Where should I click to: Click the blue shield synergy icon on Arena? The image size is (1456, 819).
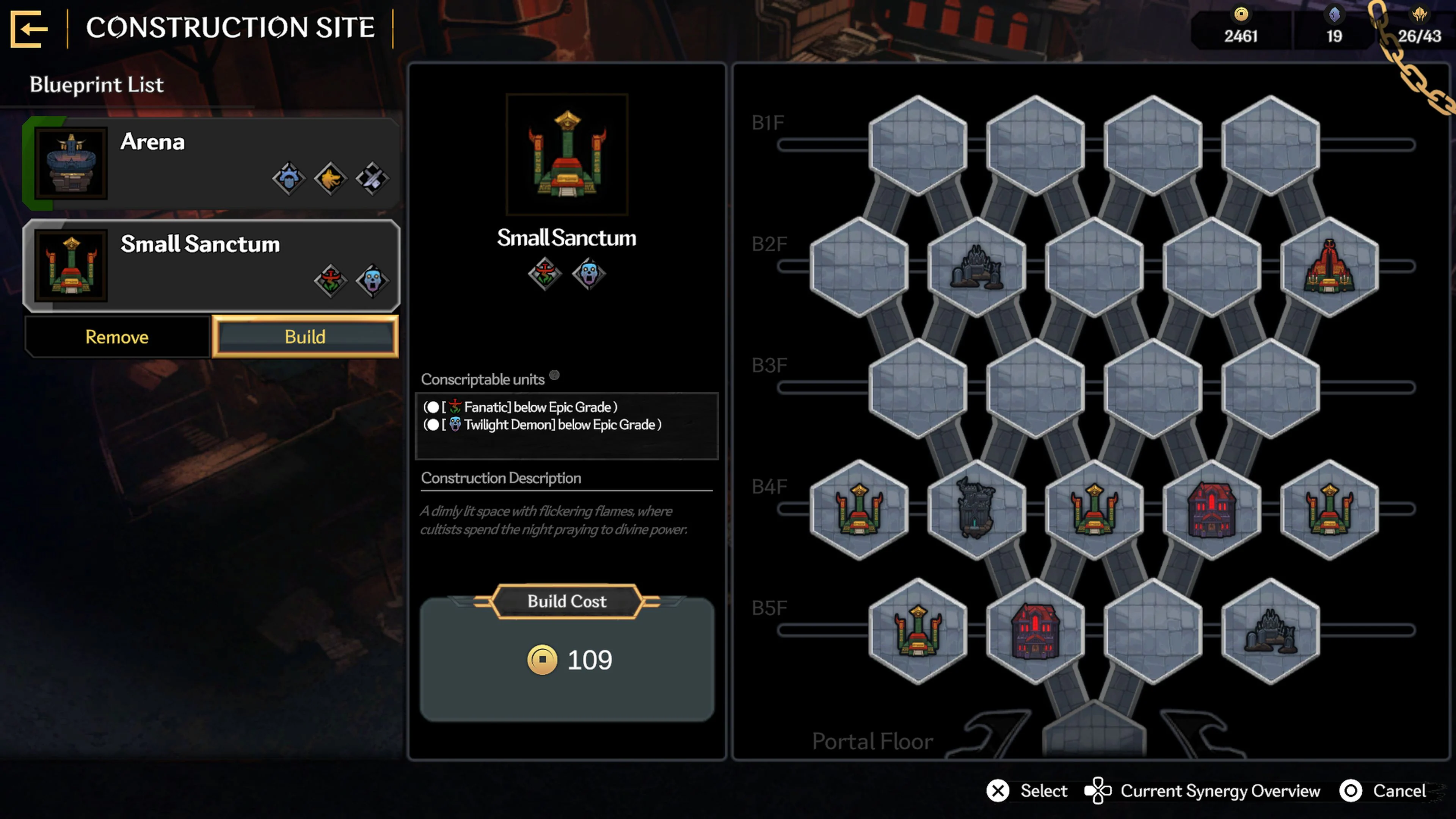click(x=290, y=178)
